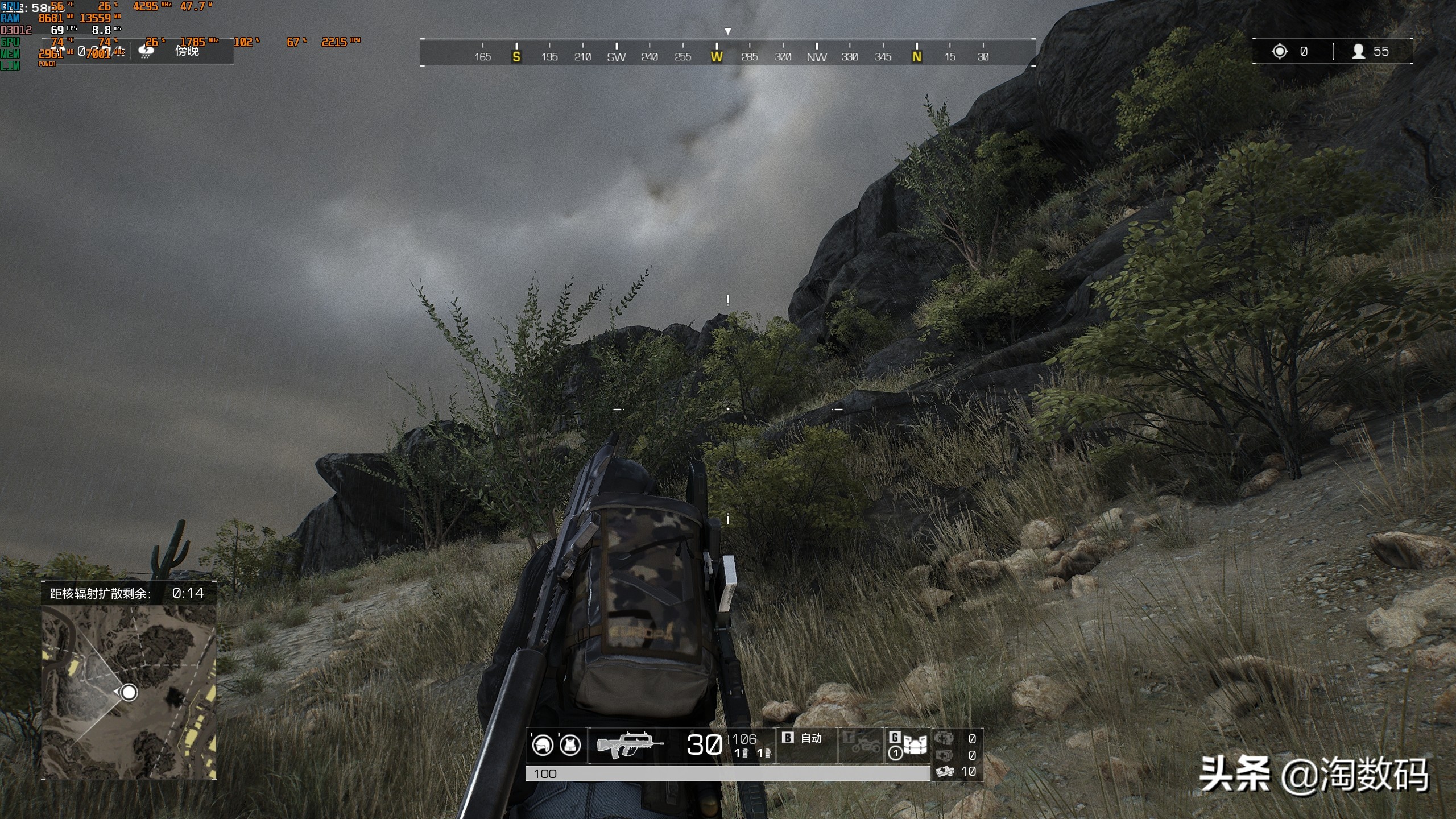Click the kill count crosshair icon
Image resolution: width=1456 pixels, height=819 pixels.
pos(1280,52)
